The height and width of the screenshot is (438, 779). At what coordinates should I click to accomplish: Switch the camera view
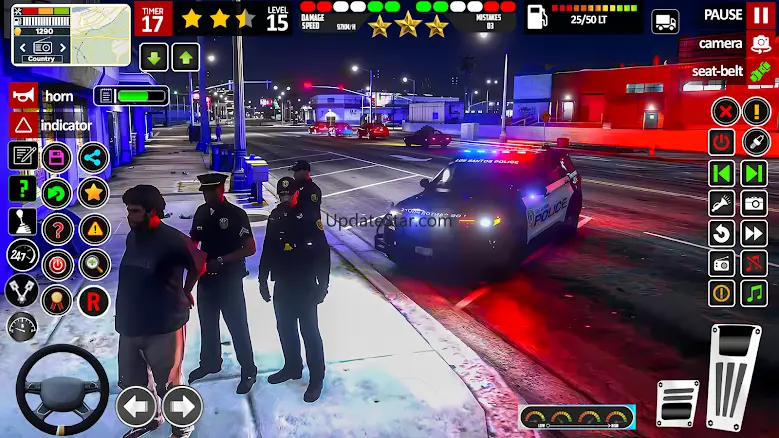(760, 44)
